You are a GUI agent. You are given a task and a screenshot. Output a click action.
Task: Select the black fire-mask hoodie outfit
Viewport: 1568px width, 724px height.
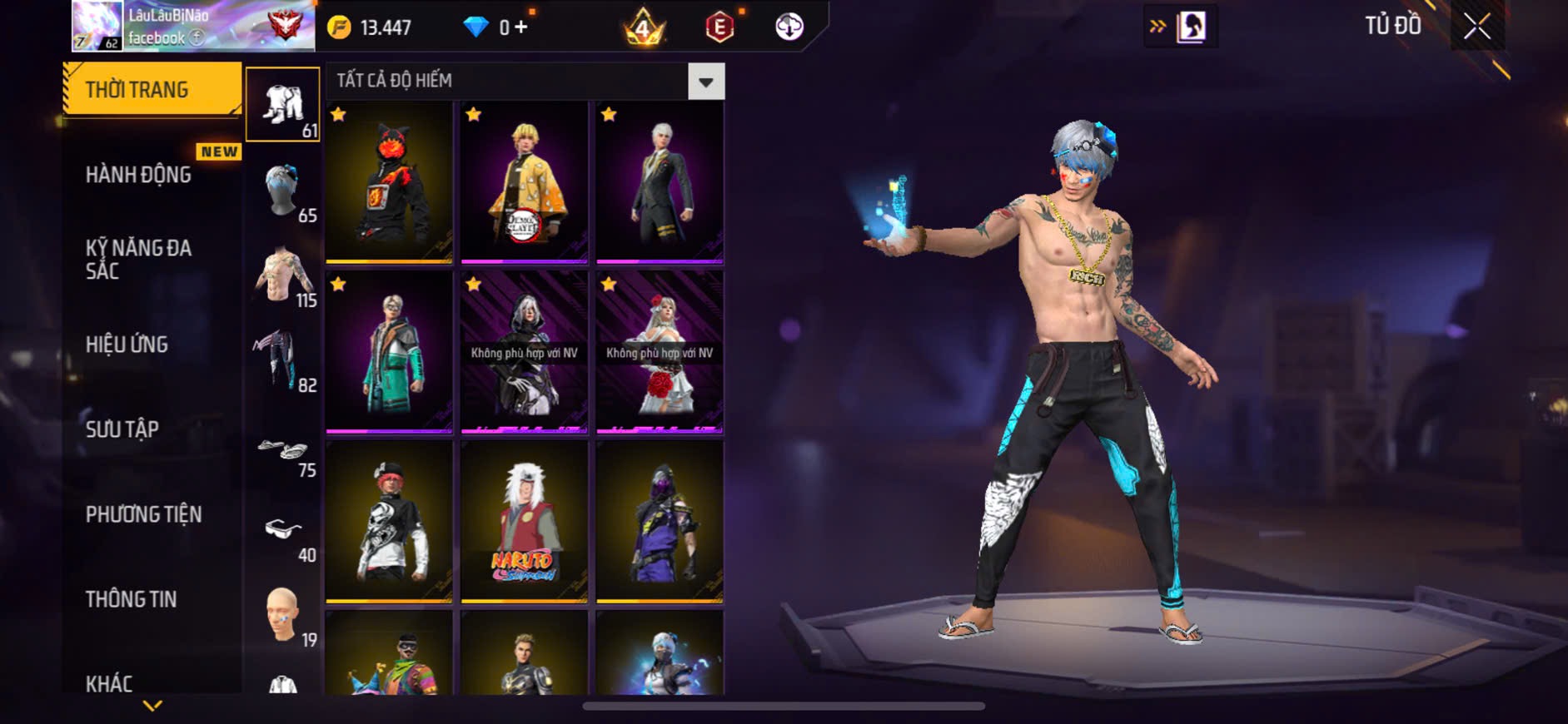coord(389,181)
